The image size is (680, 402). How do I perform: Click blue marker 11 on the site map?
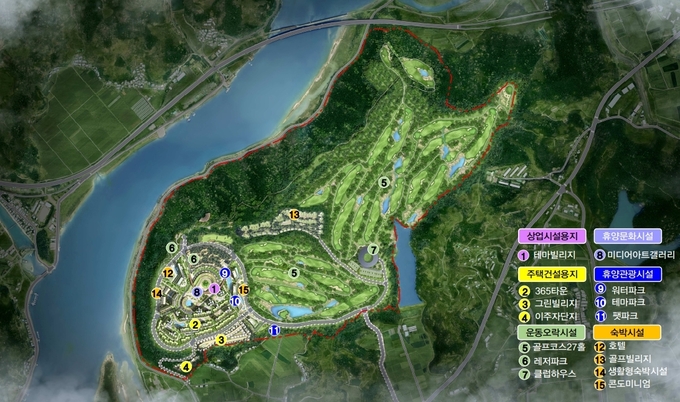click(x=274, y=328)
